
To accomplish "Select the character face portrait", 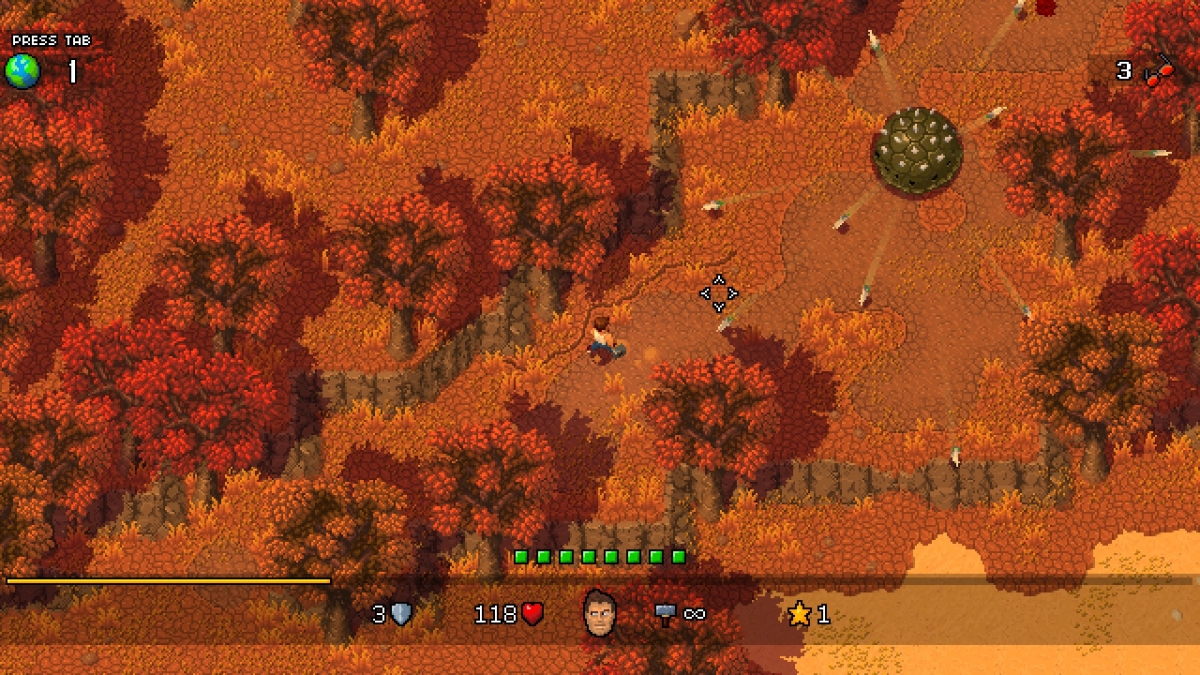I will (x=600, y=612).
